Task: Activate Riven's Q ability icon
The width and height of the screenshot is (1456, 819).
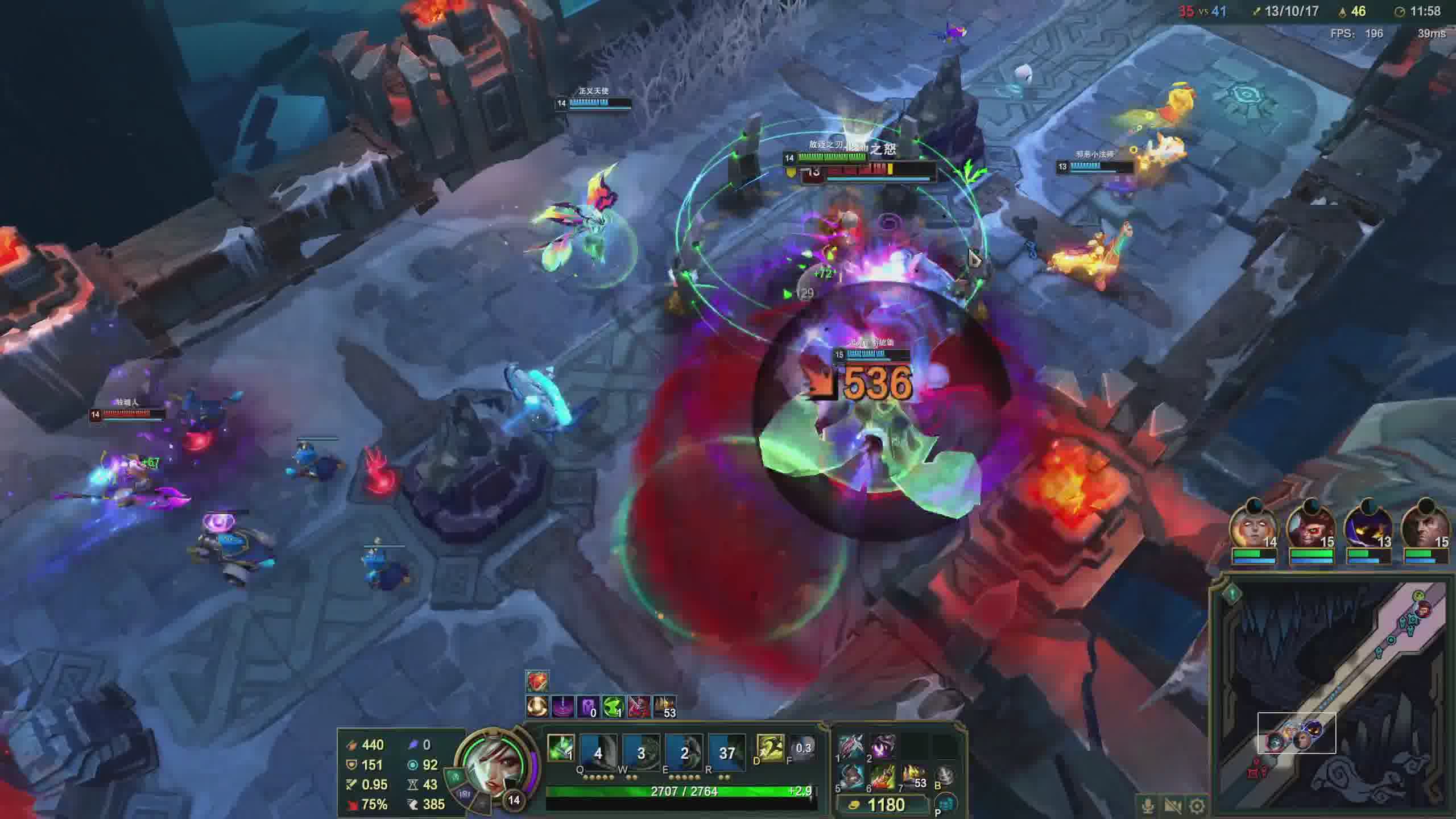Action: [x=598, y=752]
